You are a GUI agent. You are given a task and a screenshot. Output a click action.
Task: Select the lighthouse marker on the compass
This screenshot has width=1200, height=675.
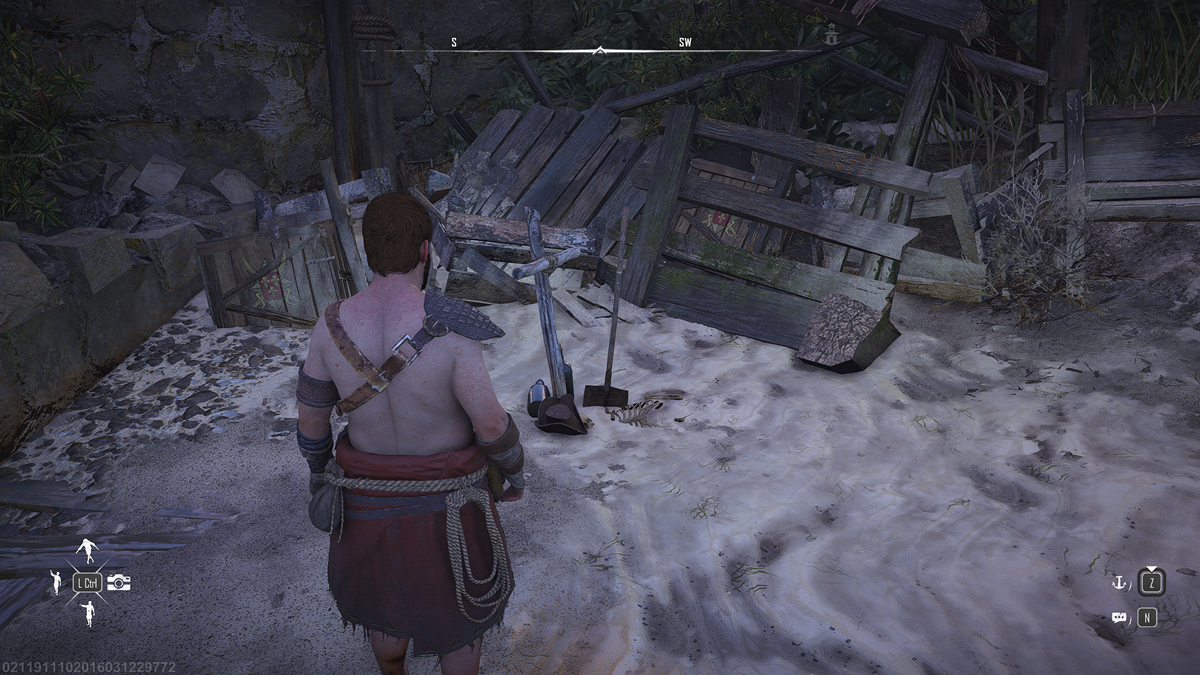click(831, 37)
